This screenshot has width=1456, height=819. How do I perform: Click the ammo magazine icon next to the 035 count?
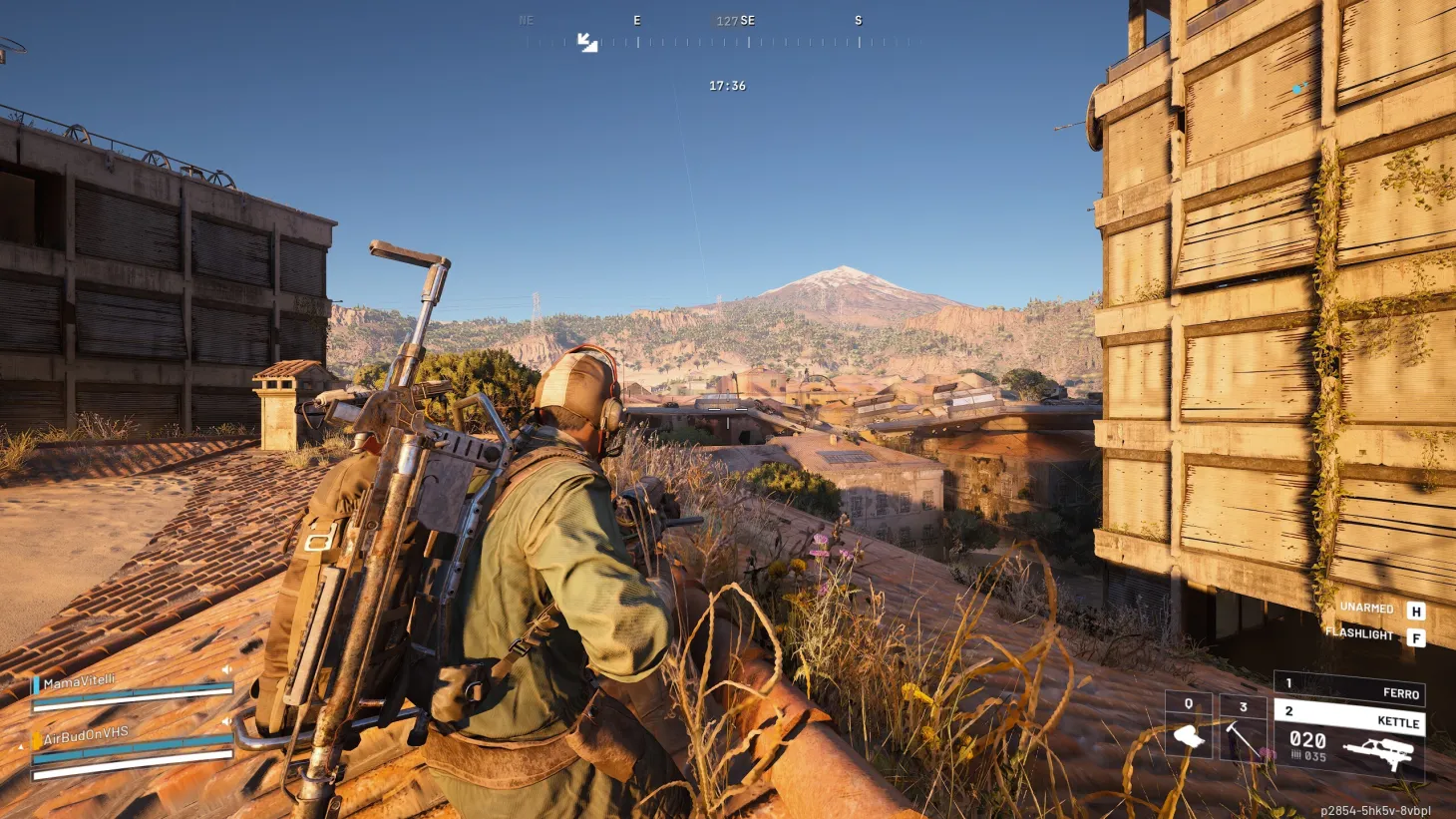tap(1296, 755)
